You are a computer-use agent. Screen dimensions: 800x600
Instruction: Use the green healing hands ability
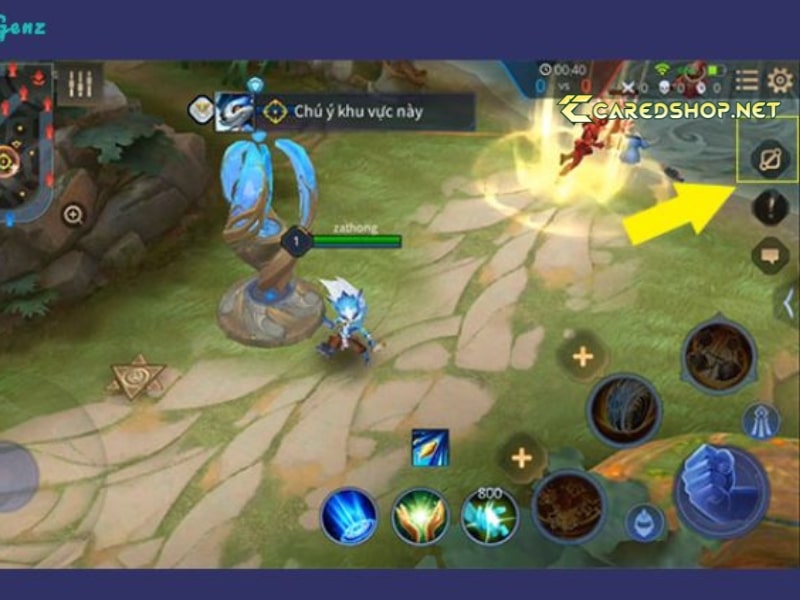420,517
